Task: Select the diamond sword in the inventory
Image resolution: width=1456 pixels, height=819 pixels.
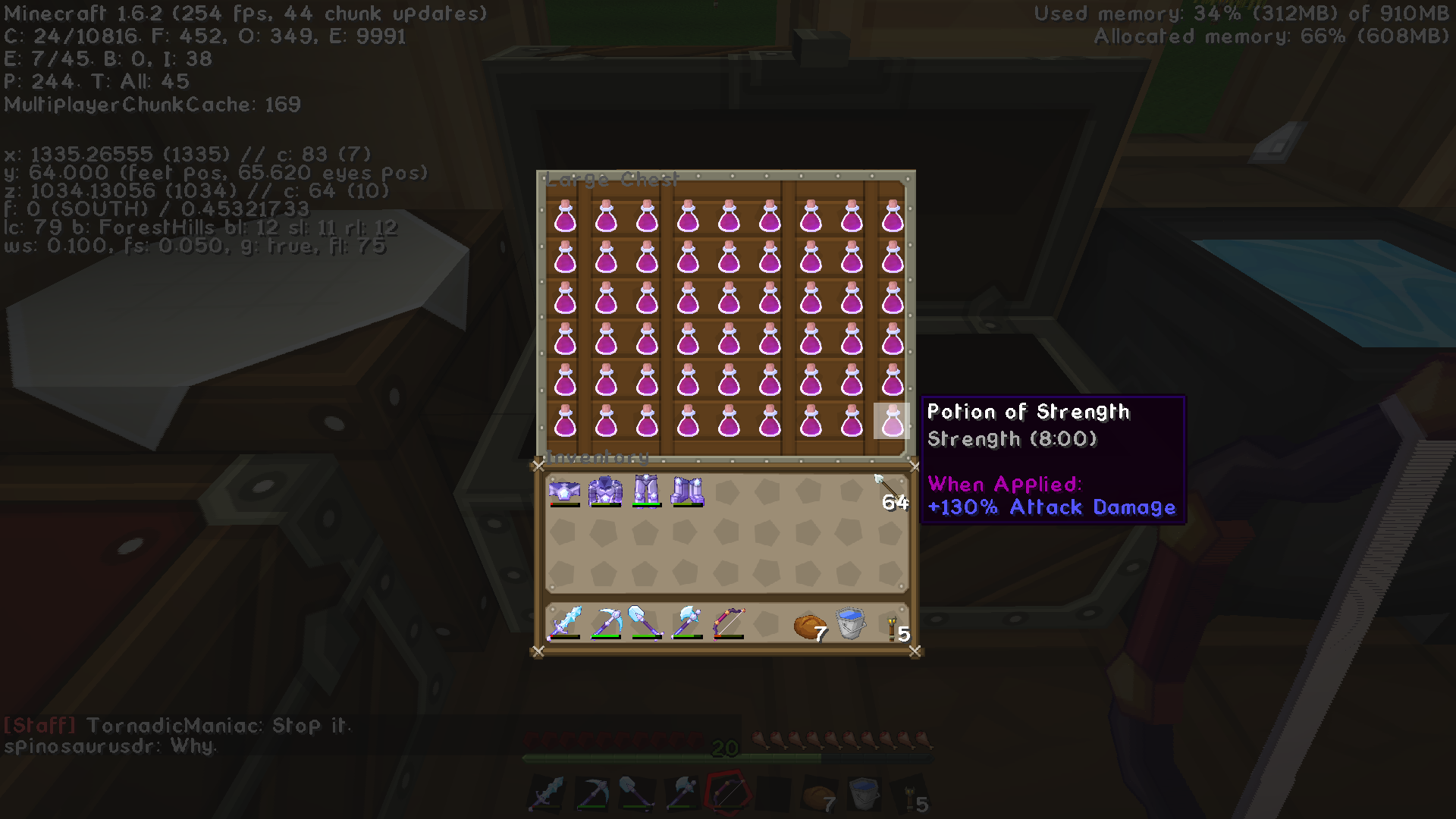Action: pyautogui.click(x=565, y=622)
